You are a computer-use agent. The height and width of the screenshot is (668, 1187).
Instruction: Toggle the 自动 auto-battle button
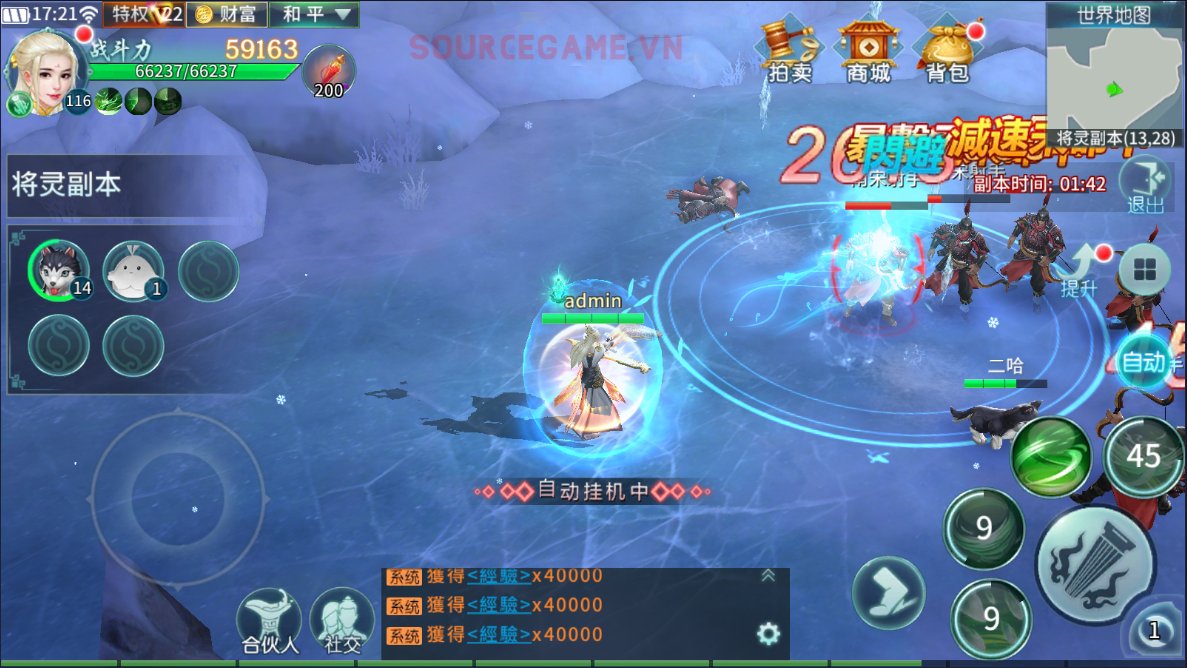(1144, 362)
